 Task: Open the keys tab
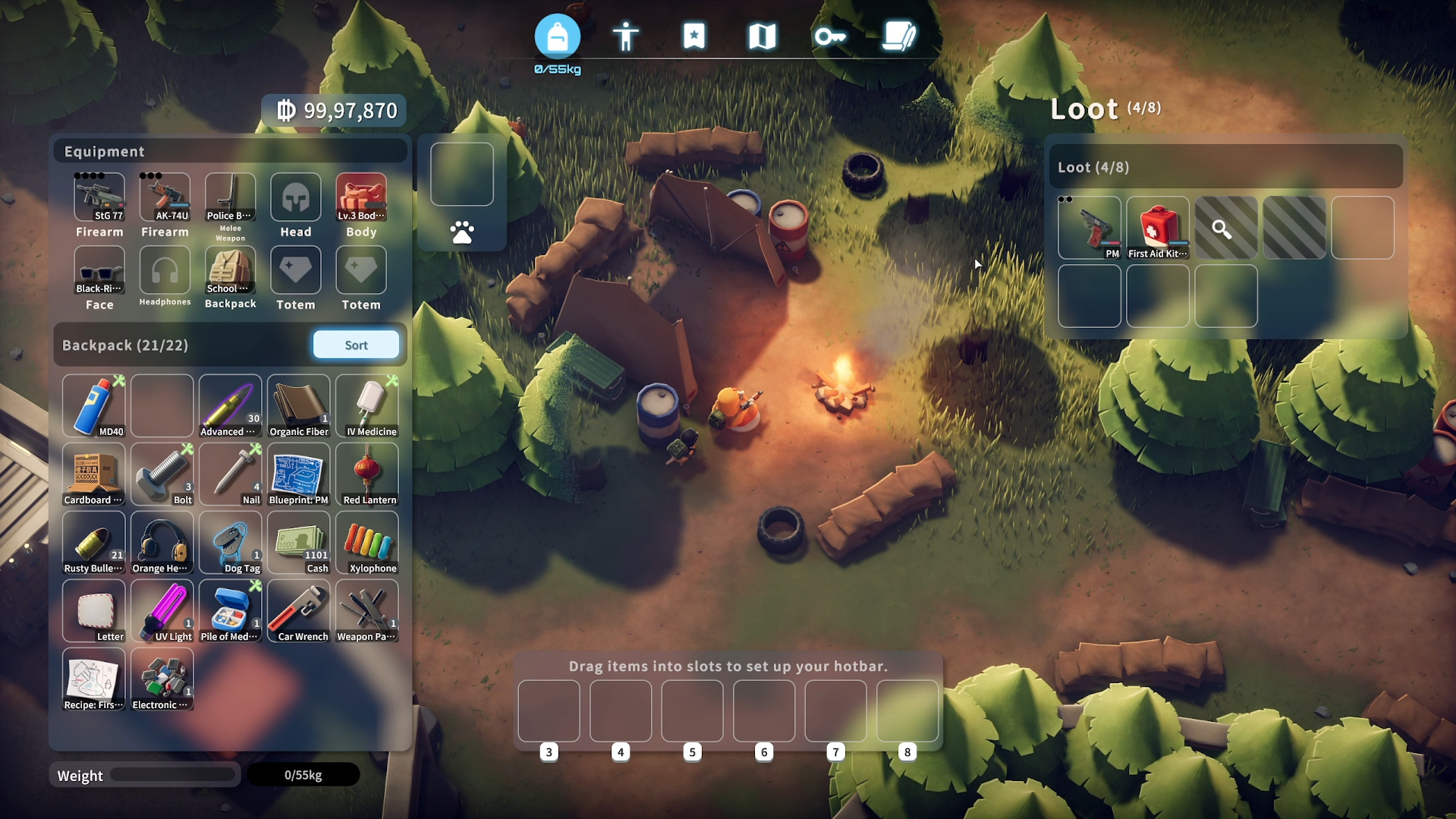[830, 36]
